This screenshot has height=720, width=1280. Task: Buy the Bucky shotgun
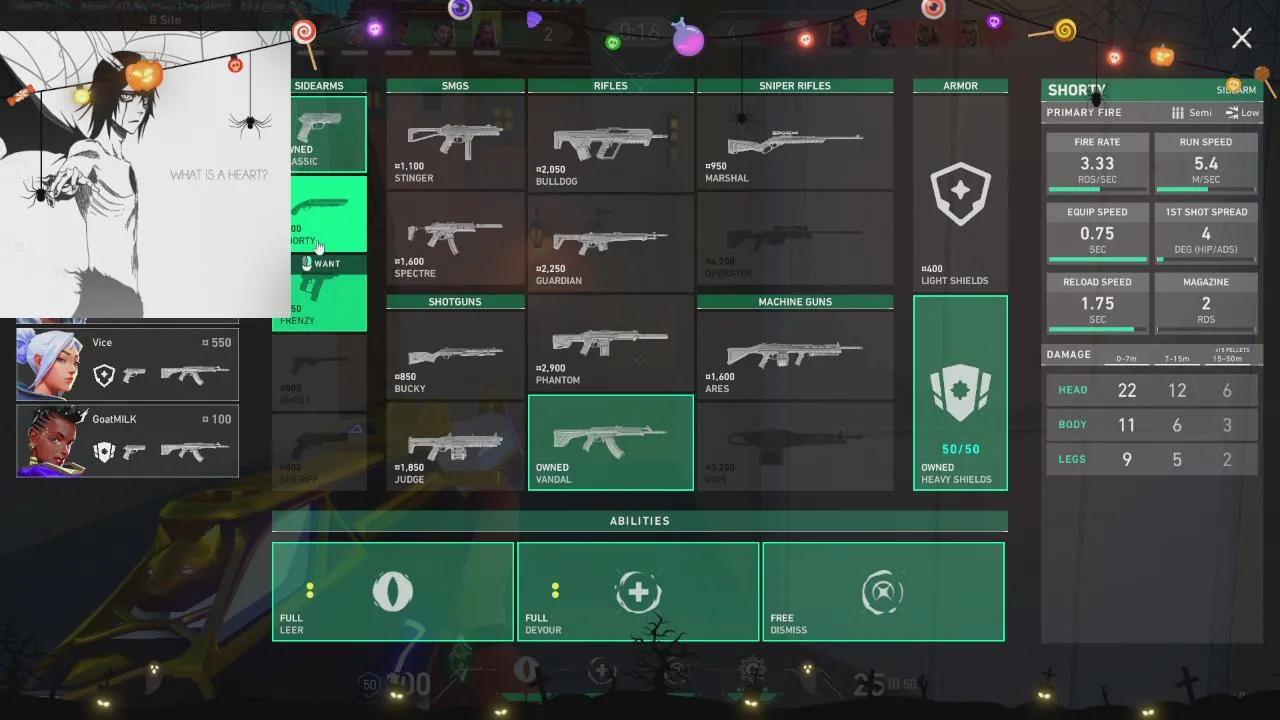click(455, 355)
